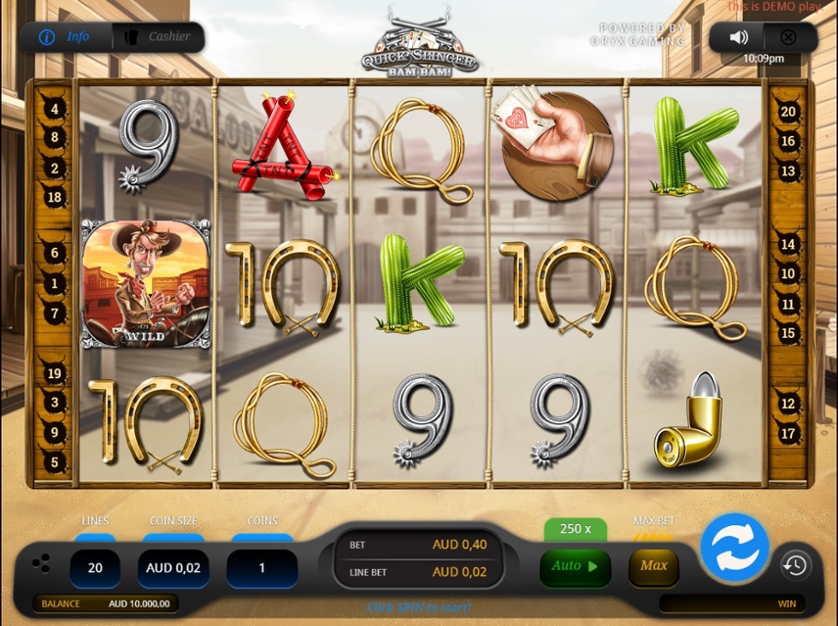Select payline number 4 marker

click(55, 109)
